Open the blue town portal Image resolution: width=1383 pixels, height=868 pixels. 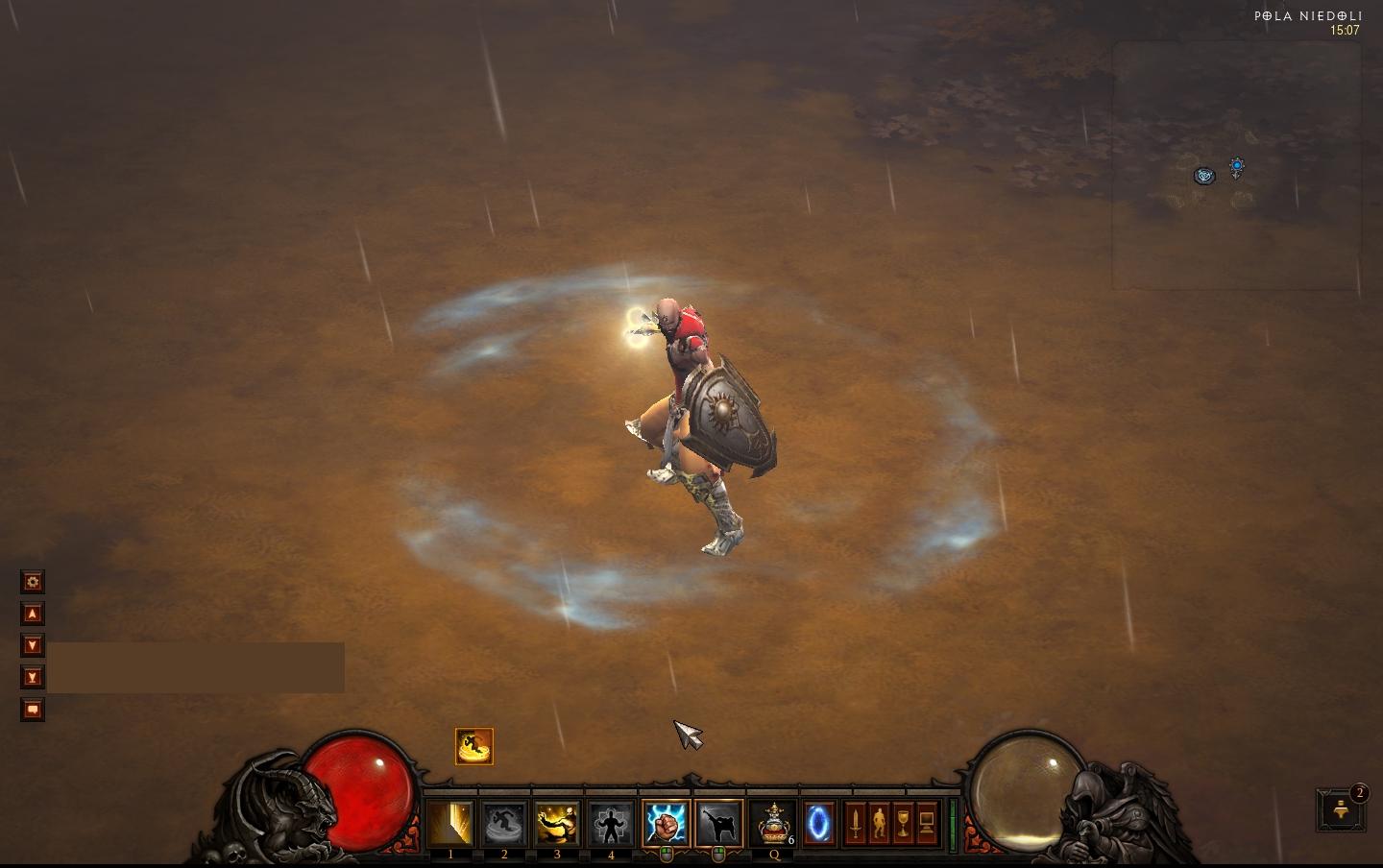click(818, 824)
